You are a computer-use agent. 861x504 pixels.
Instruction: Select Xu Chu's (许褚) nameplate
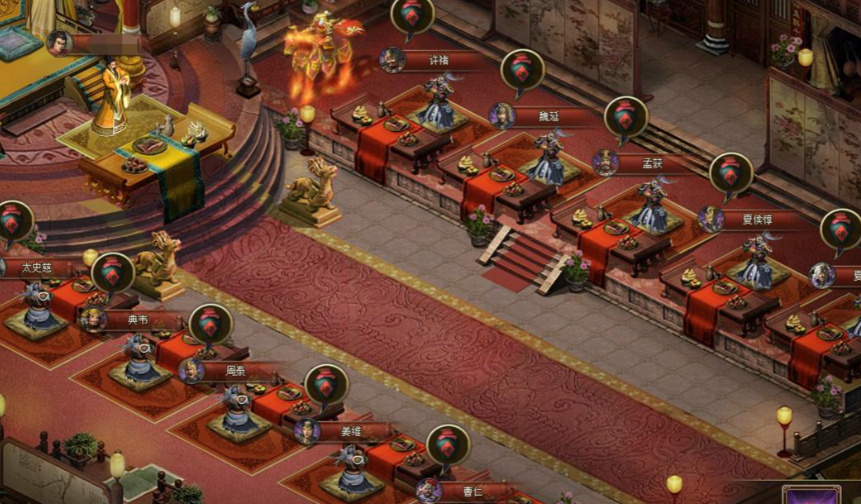point(438,60)
